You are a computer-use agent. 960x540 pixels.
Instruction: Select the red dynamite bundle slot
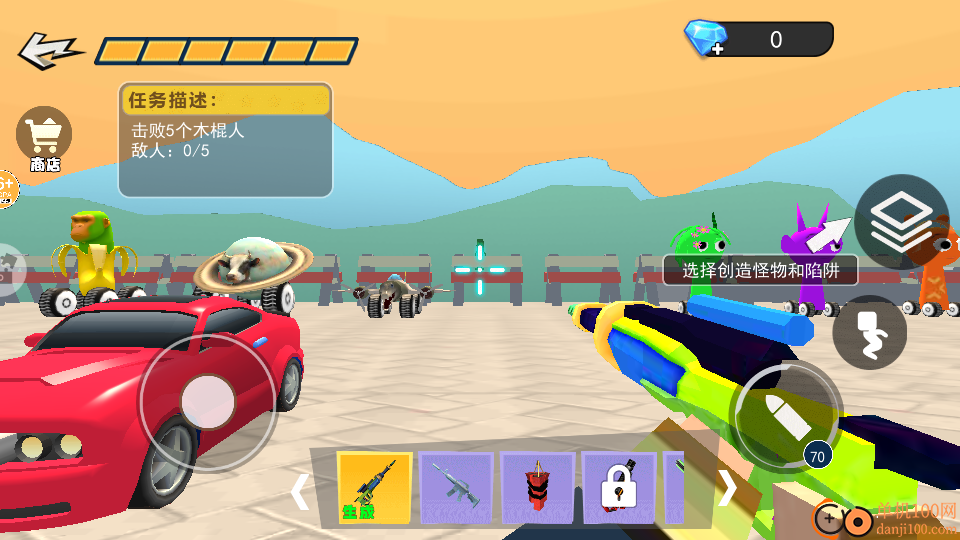point(538,488)
